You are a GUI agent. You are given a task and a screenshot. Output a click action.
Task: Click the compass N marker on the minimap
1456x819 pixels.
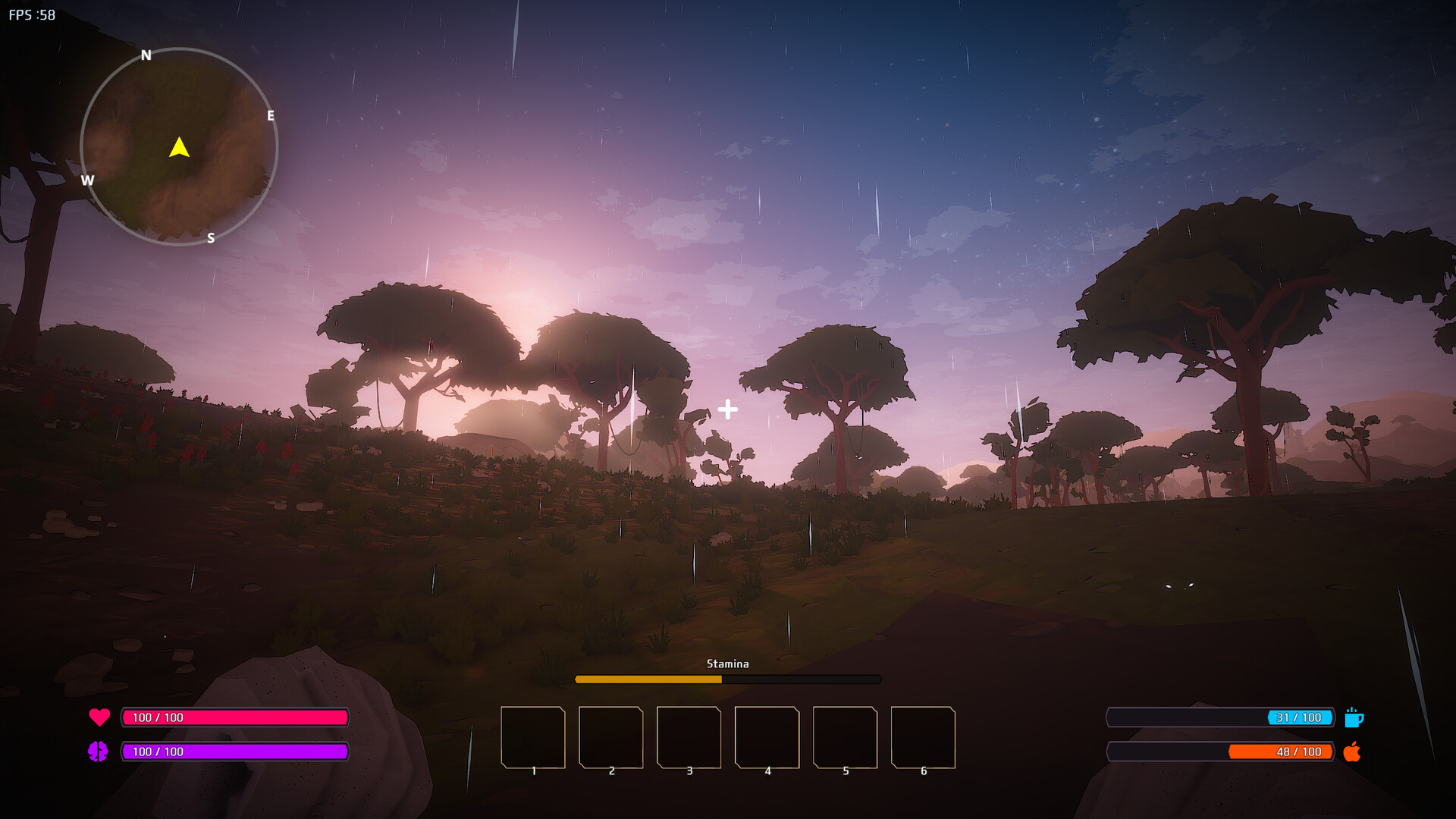click(146, 54)
